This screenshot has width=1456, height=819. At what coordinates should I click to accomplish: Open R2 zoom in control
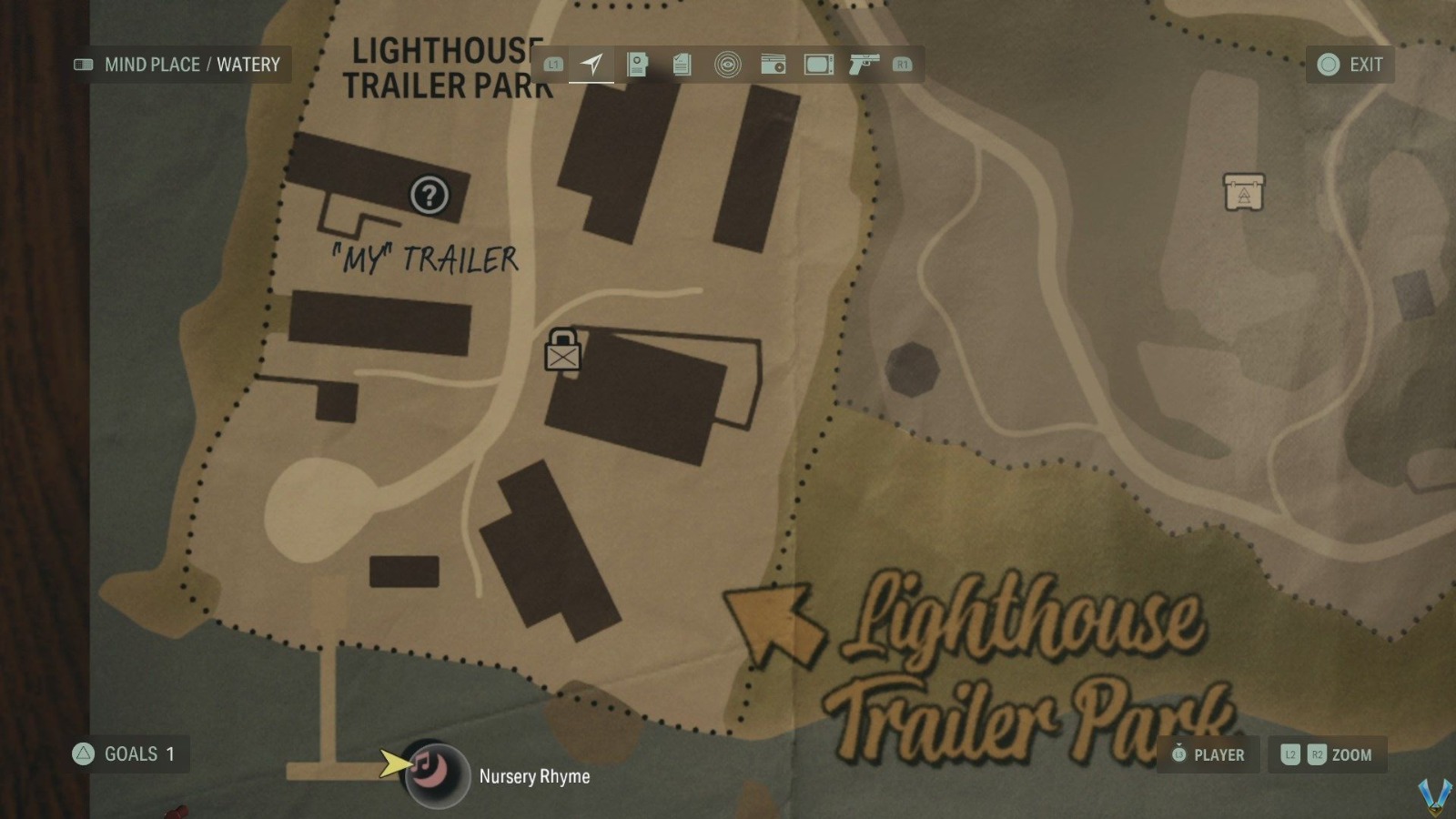pyautogui.click(x=1316, y=754)
